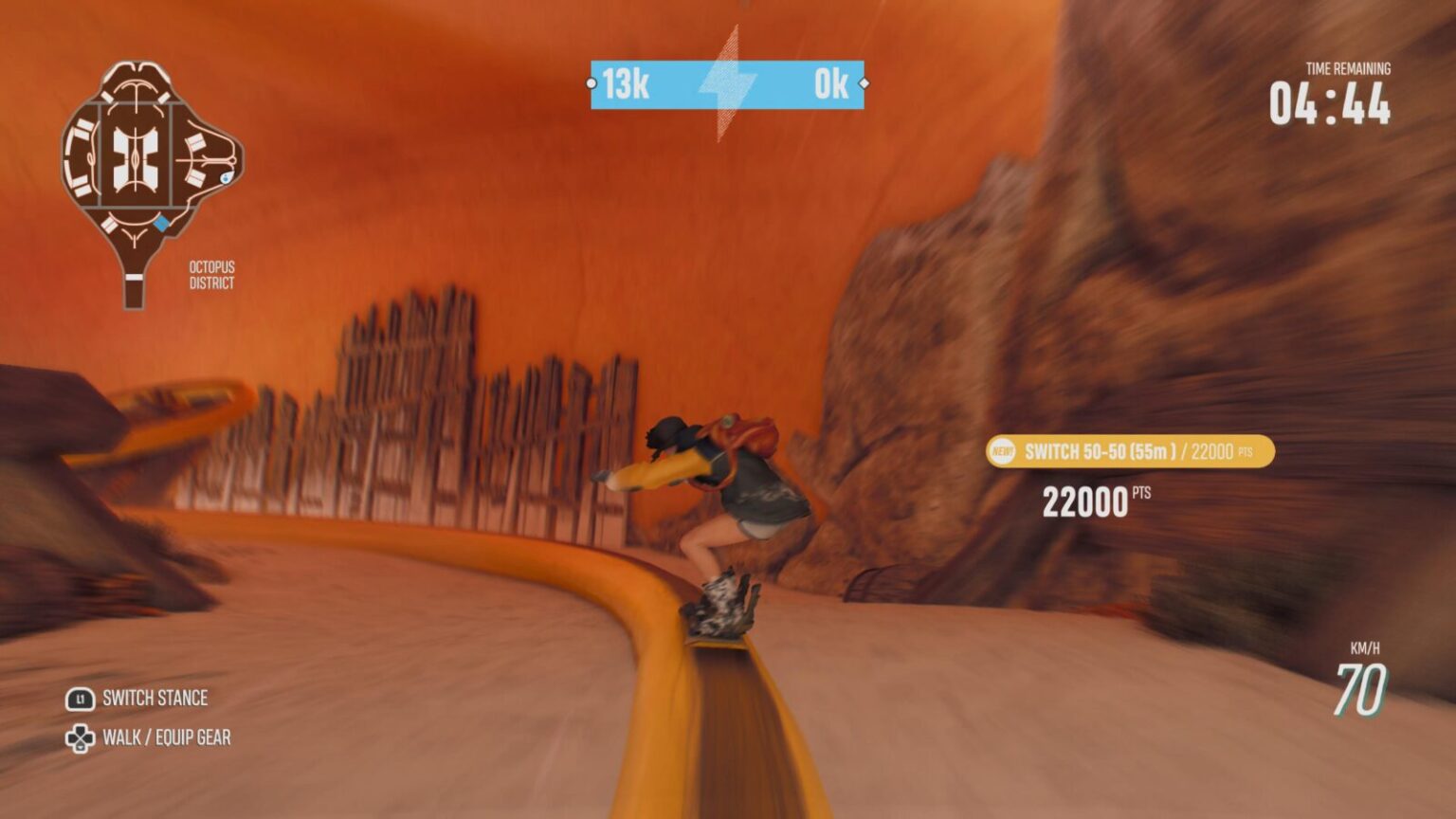Click the SWITCH STANCE label
The image size is (1456, 819).
156,699
